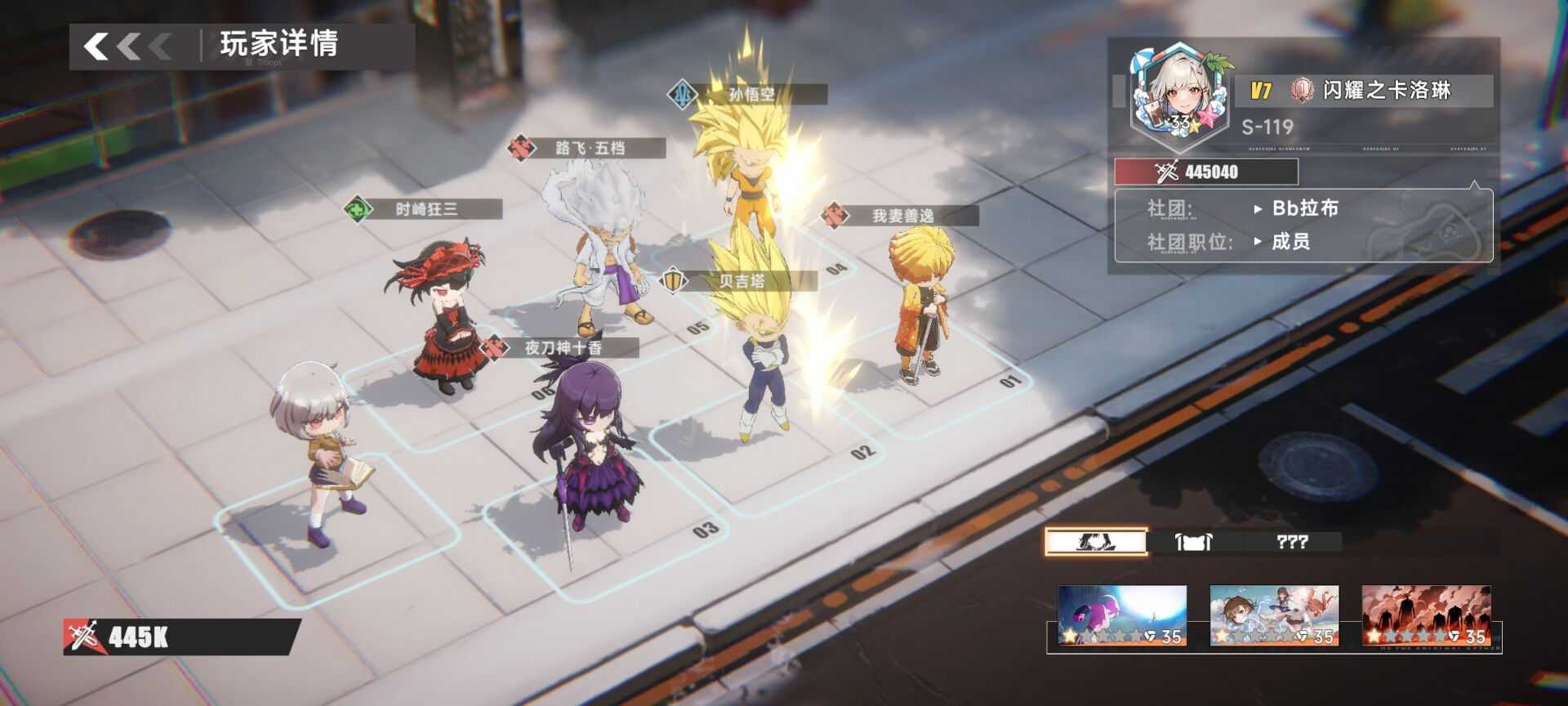Open the player avatar portrait
This screenshot has height=706, width=1568.
pyautogui.click(x=1178, y=91)
